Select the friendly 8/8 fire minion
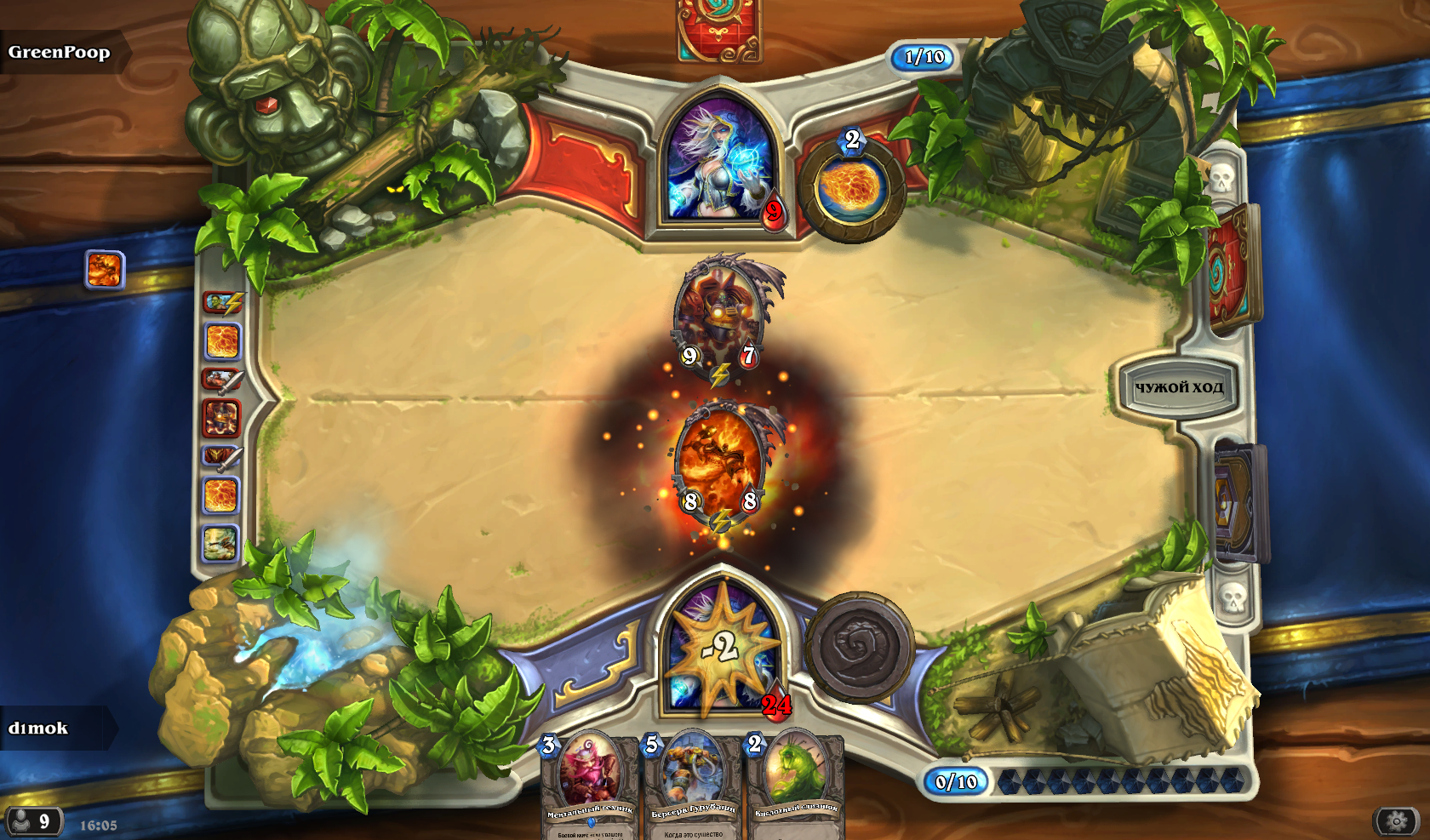The width and height of the screenshot is (1430, 840). pos(720,464)
